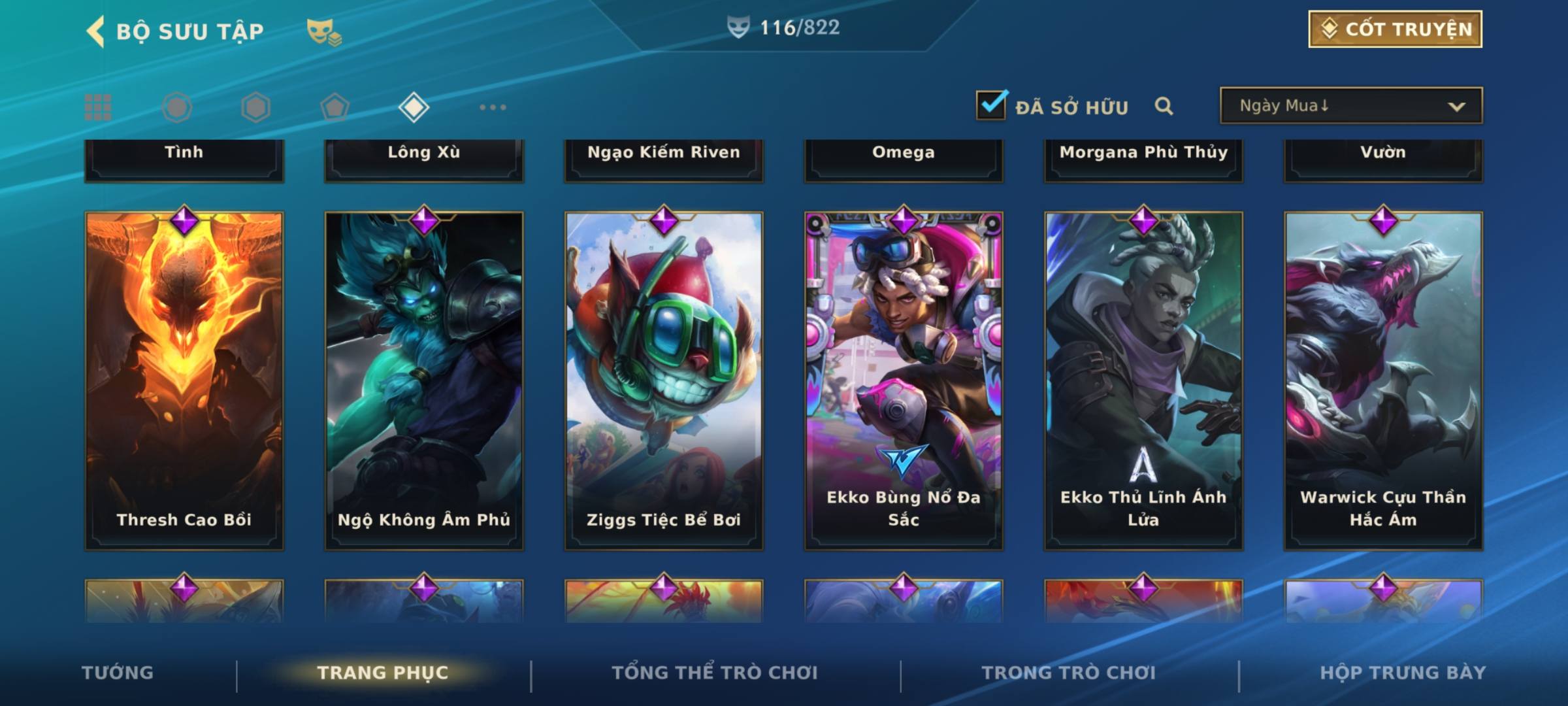Go back from Bộ Sưu Tập
The height and width of the screenshot is (706, 1568).
pos(96,31)
